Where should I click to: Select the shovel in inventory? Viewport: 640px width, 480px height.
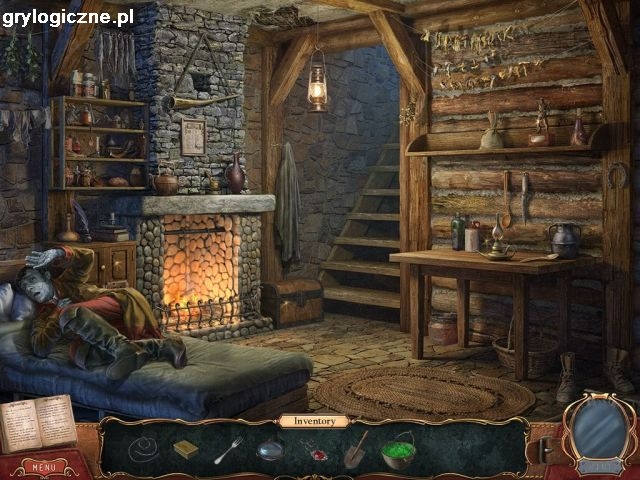tap(356, 448)
